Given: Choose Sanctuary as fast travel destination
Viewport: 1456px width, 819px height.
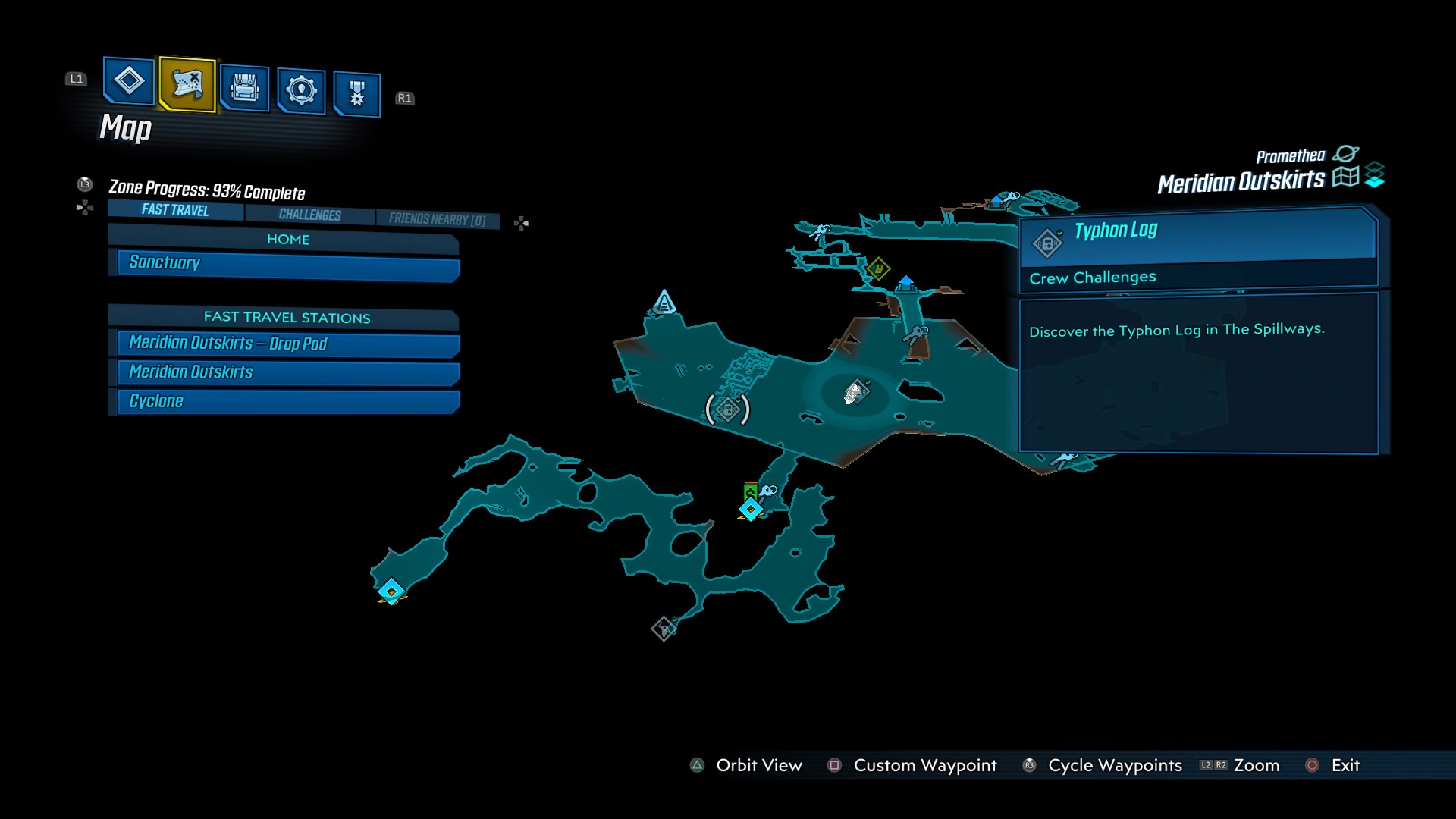Looking at the screenshot, I should coord(288,263).
